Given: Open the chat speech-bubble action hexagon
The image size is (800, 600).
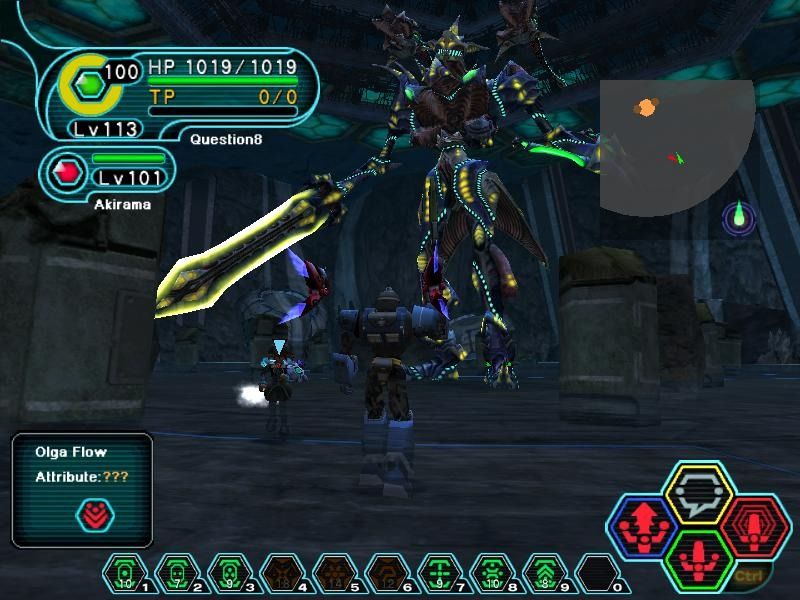Looking at the screenshot, I should coord(700,492).
